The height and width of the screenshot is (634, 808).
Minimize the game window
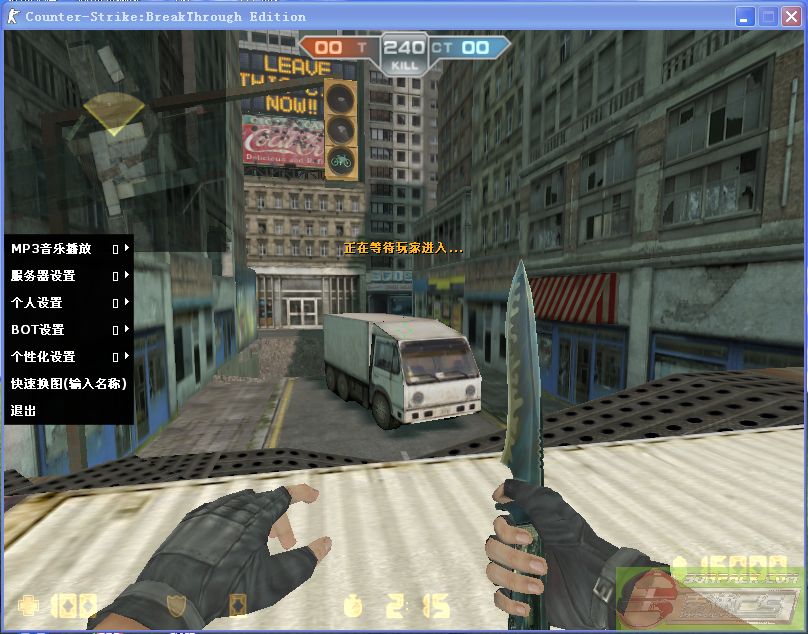[x=746, y=16]
